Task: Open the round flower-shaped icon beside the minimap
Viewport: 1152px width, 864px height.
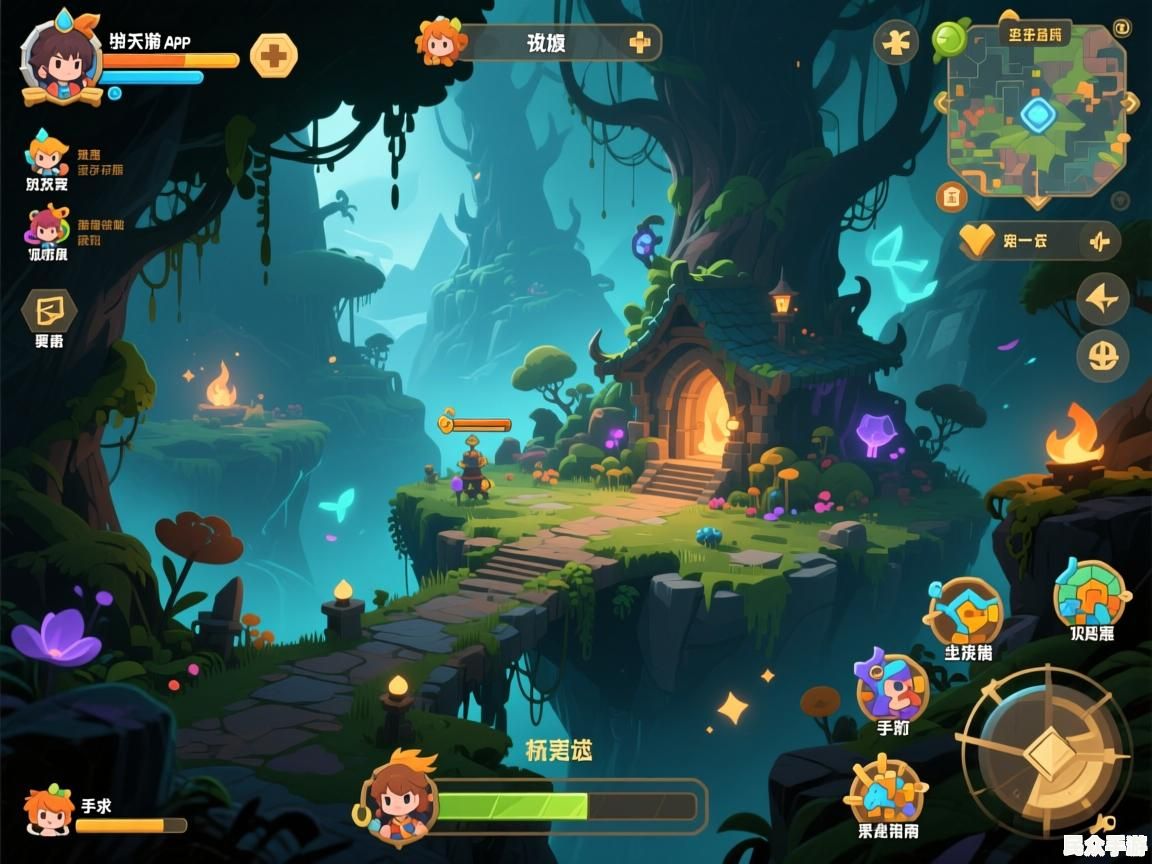Action: point(896,43)
